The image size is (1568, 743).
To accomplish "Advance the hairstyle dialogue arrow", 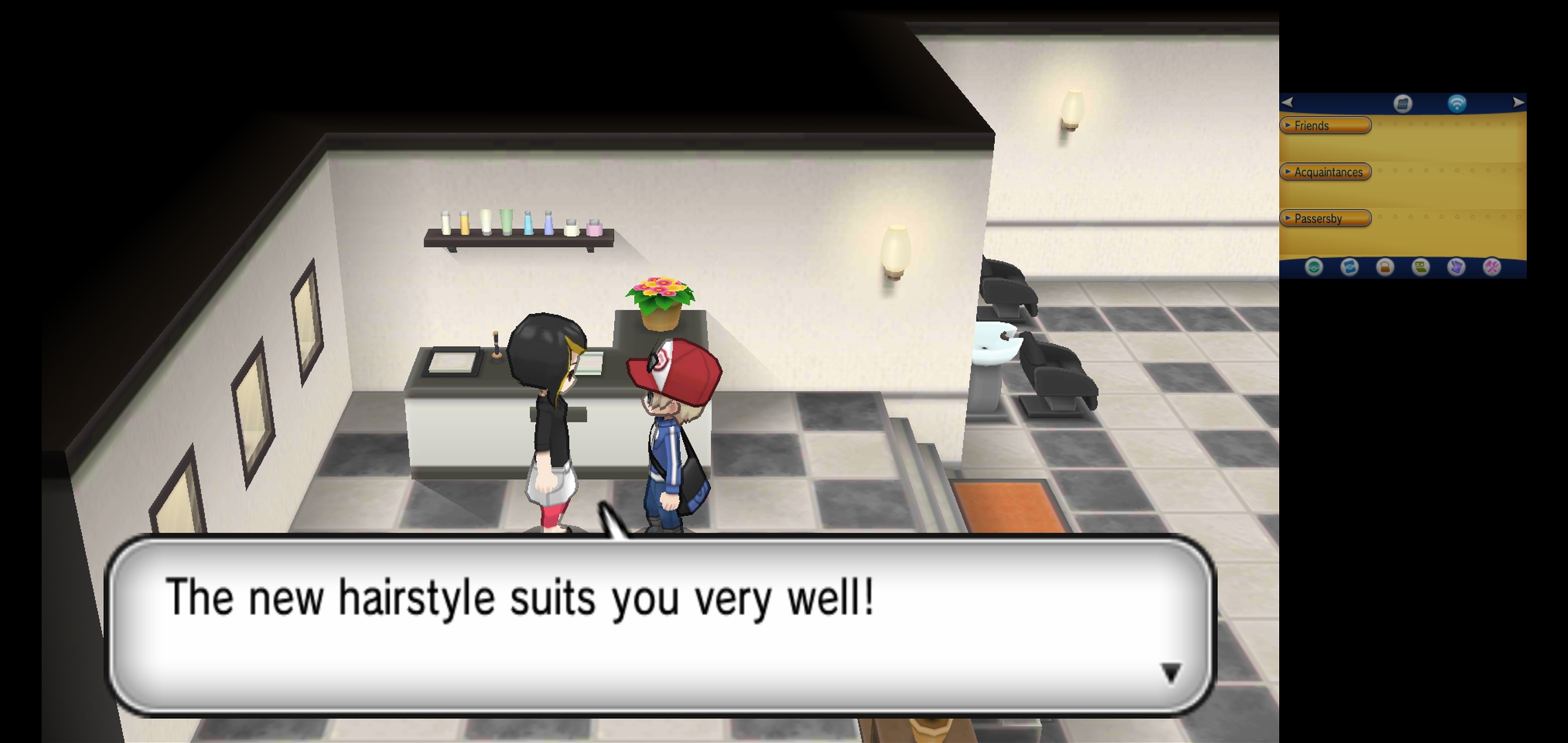I will tap(1170, 672).
